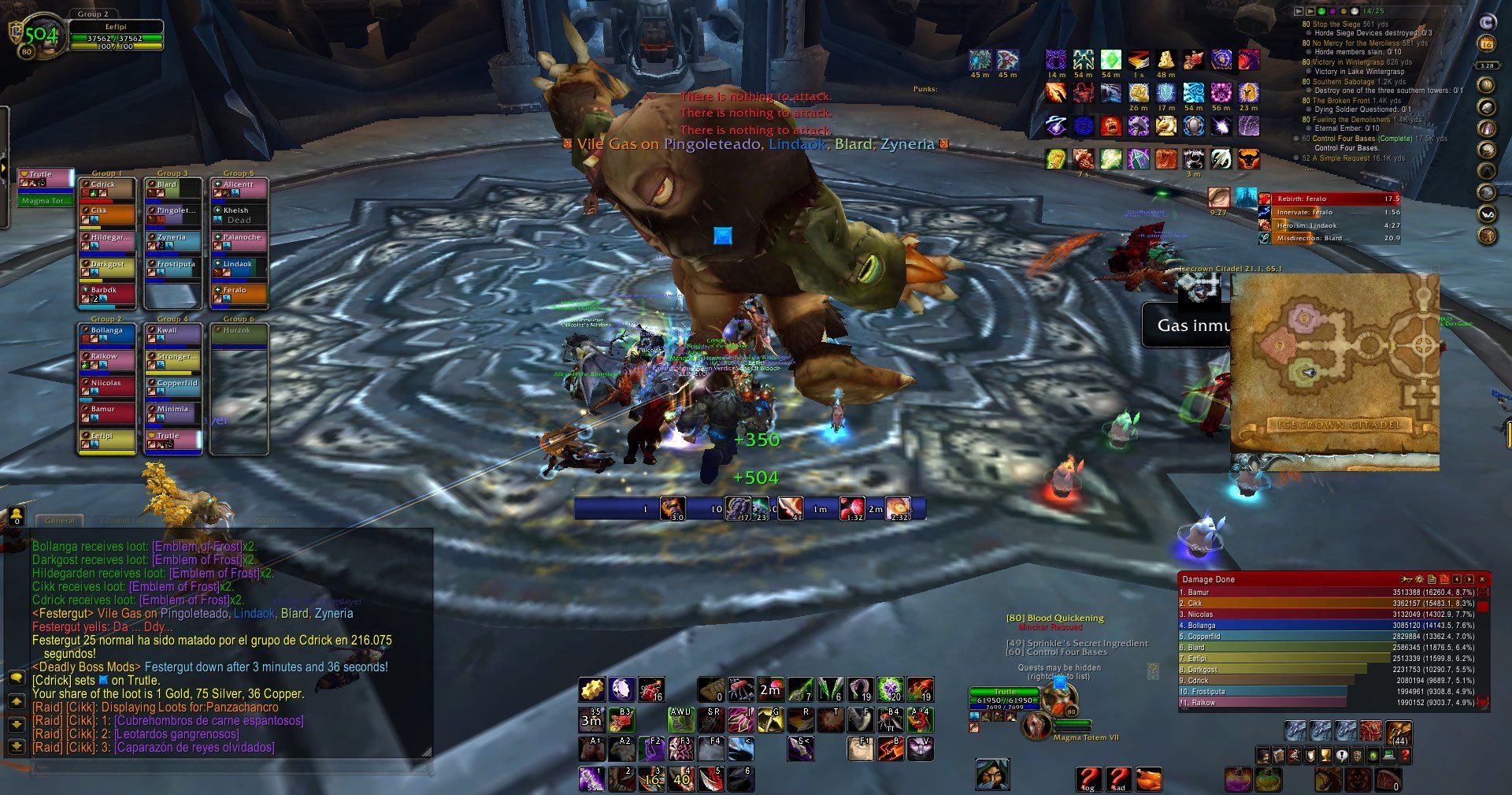
Task: Jump the chat to the bottom
Action: point(16,745)
